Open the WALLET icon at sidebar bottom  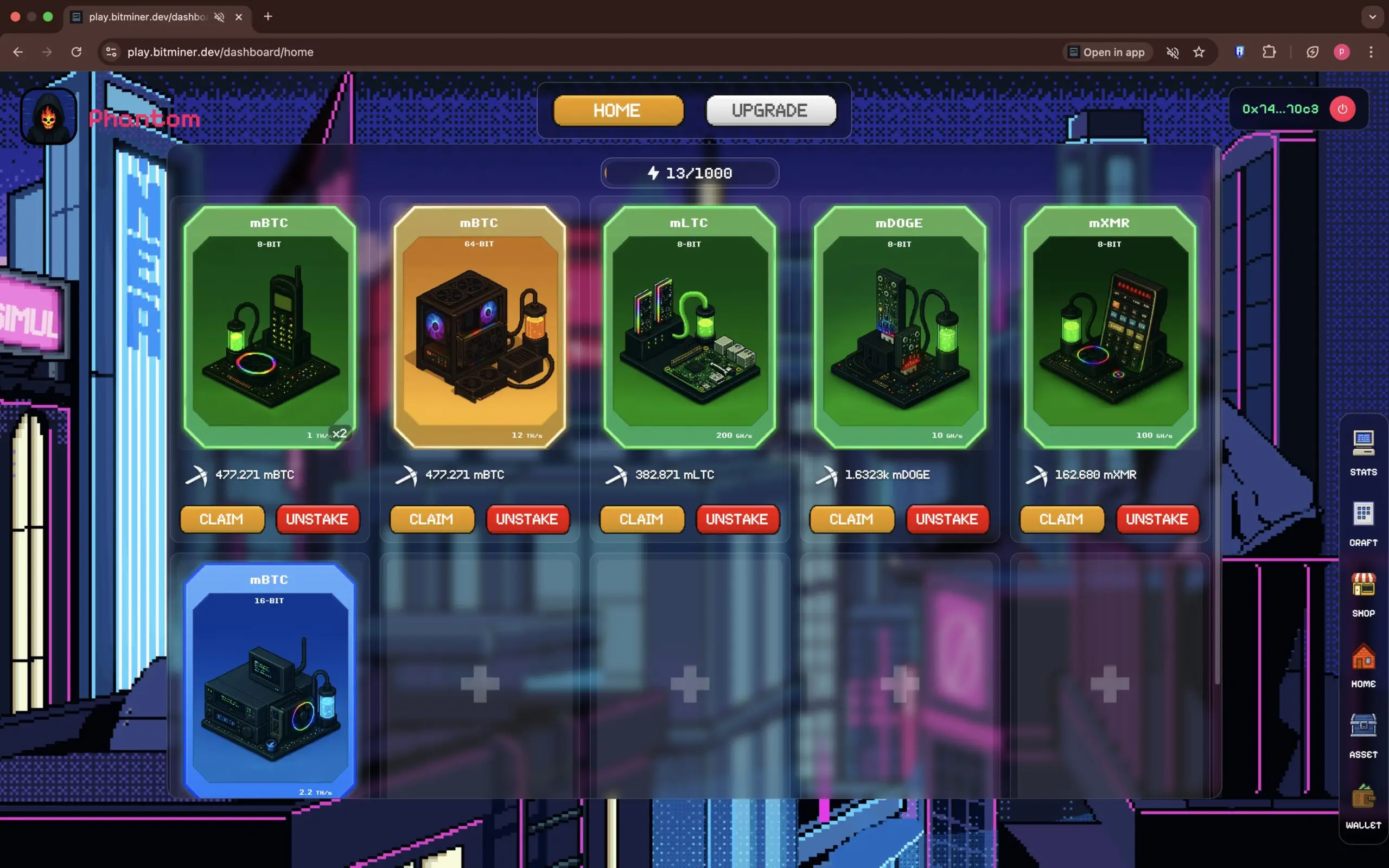[x=1362, y=798]
